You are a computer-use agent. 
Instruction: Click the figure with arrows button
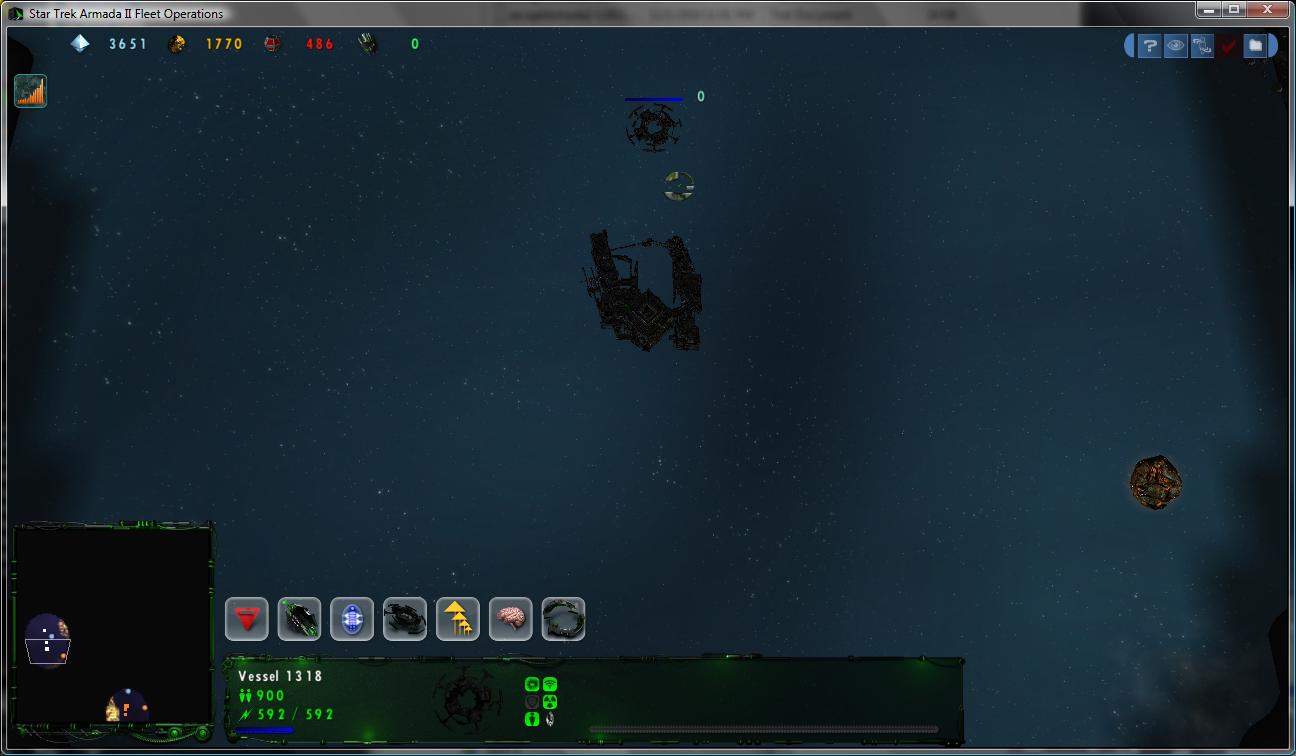pos(1202,45)
